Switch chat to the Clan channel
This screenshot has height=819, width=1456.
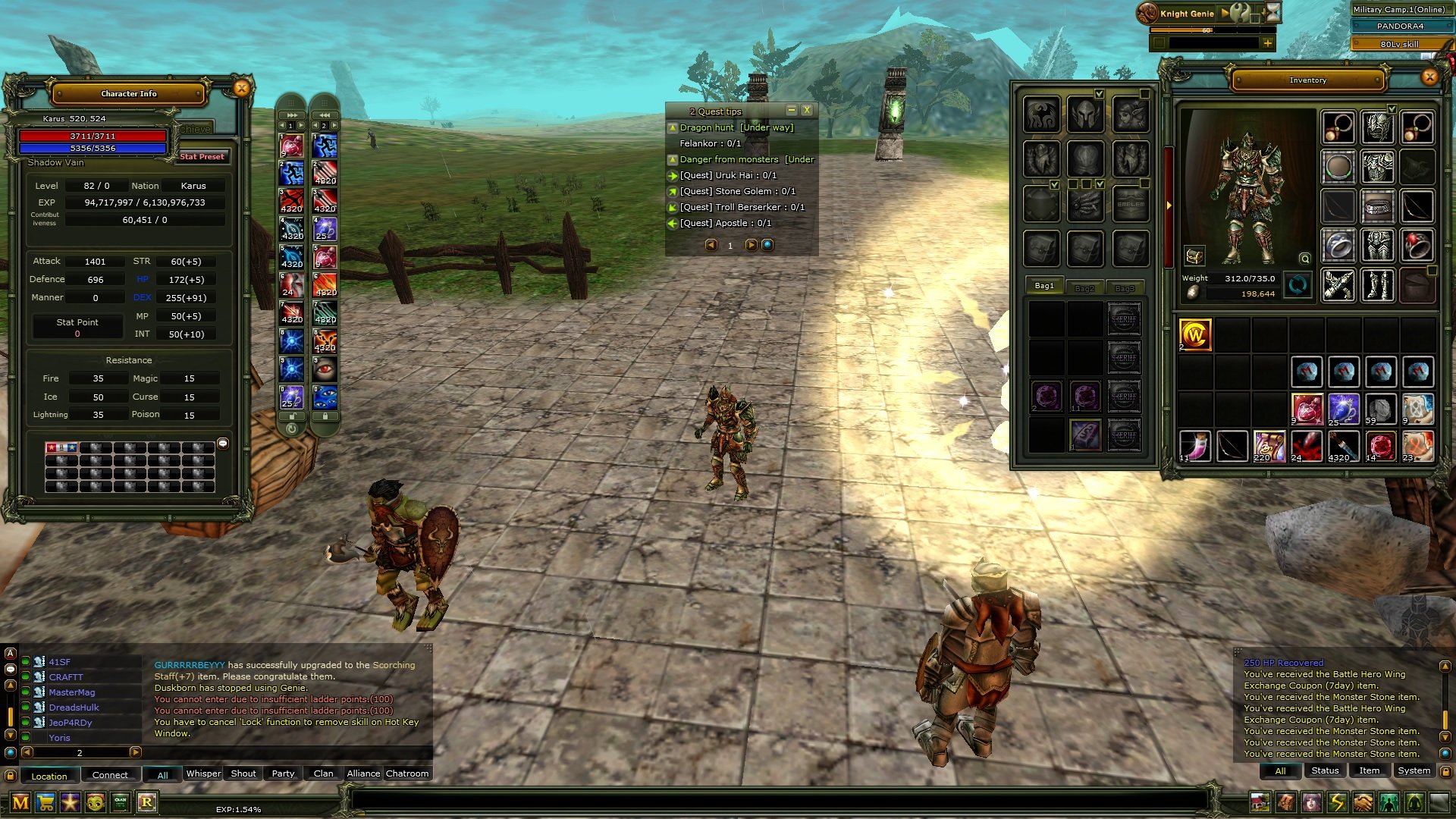(x=323, y=773)
